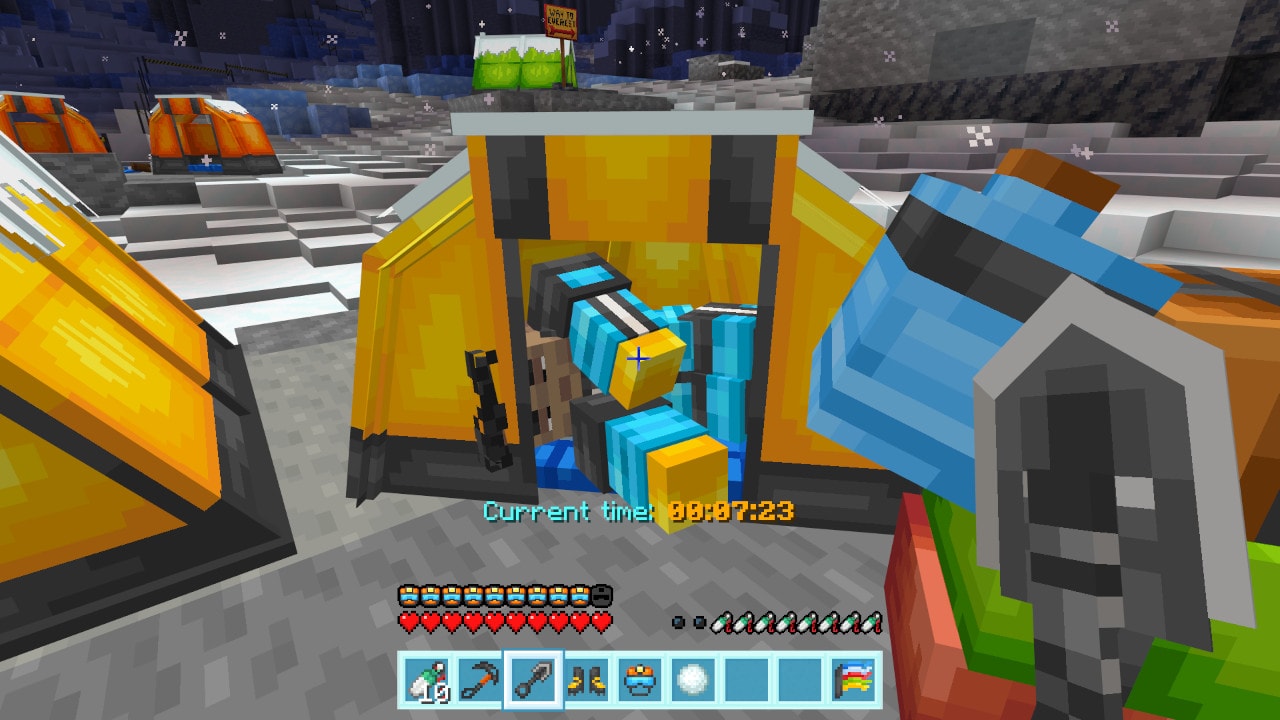Select the helmet with goggles slot
Viewport: 1280px width, 720px height.
click(640, 680)
